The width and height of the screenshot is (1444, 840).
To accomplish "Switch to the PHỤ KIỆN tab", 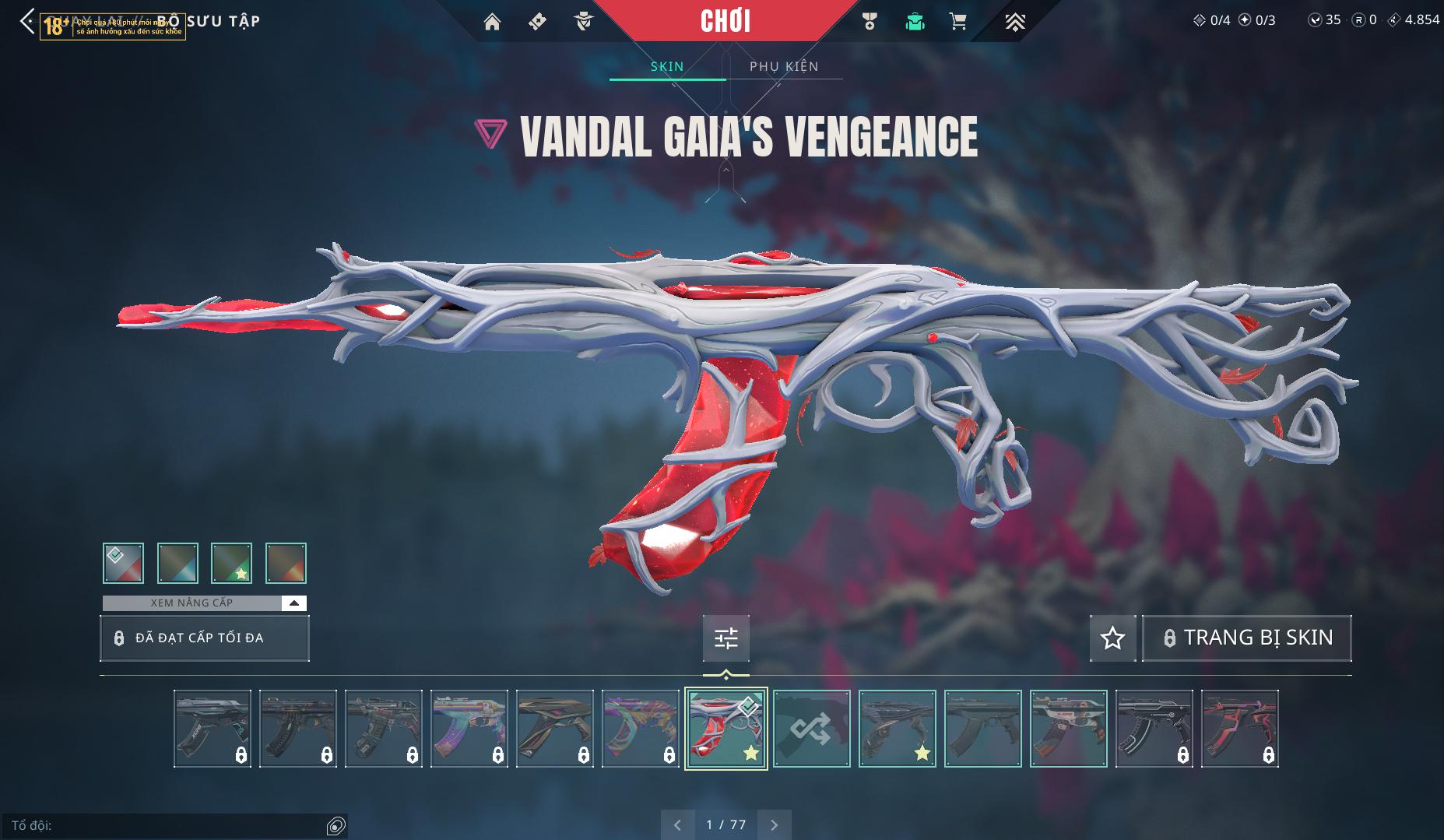I will [784, 66].
